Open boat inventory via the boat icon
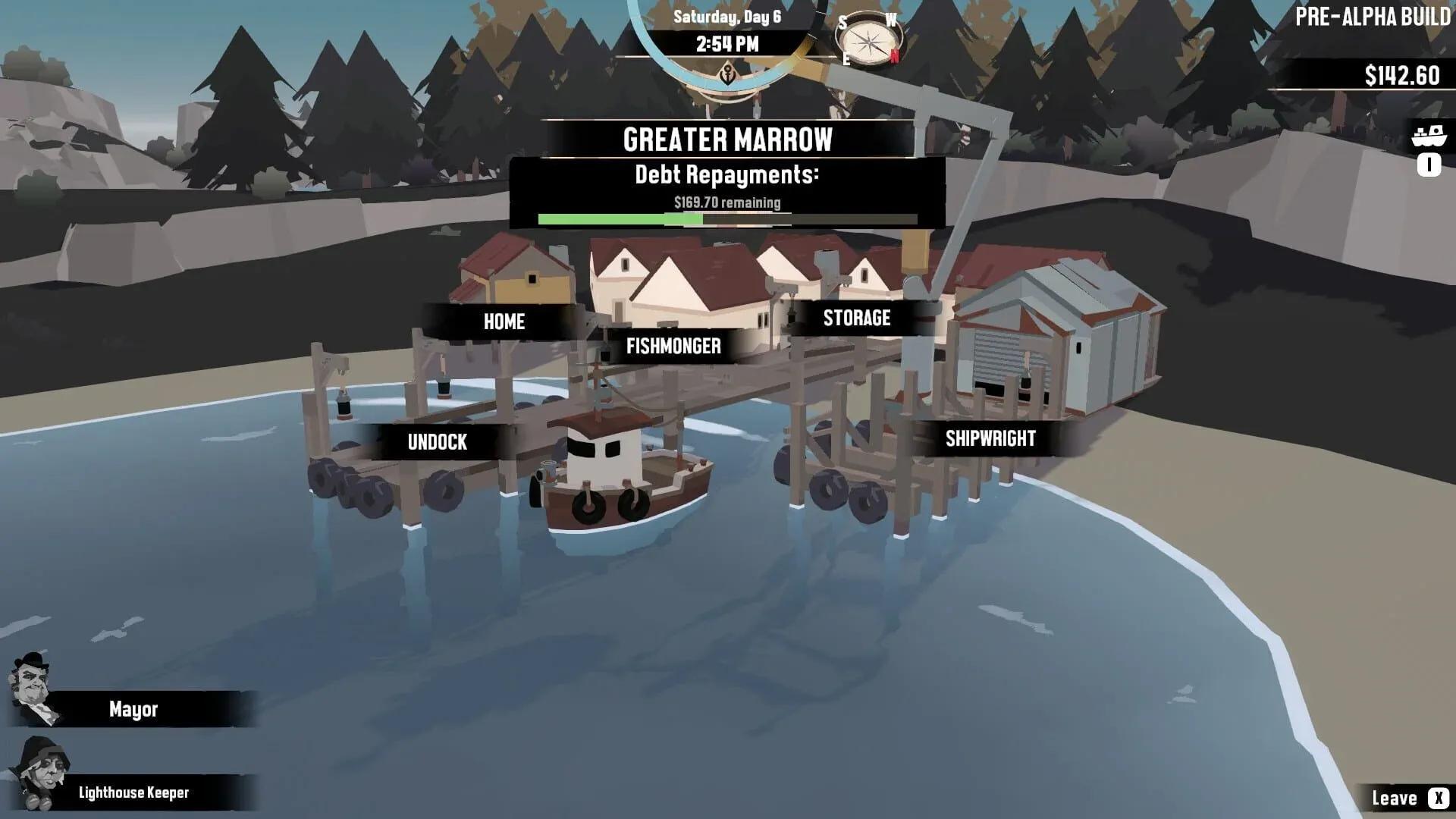 tap(1429, 136)
